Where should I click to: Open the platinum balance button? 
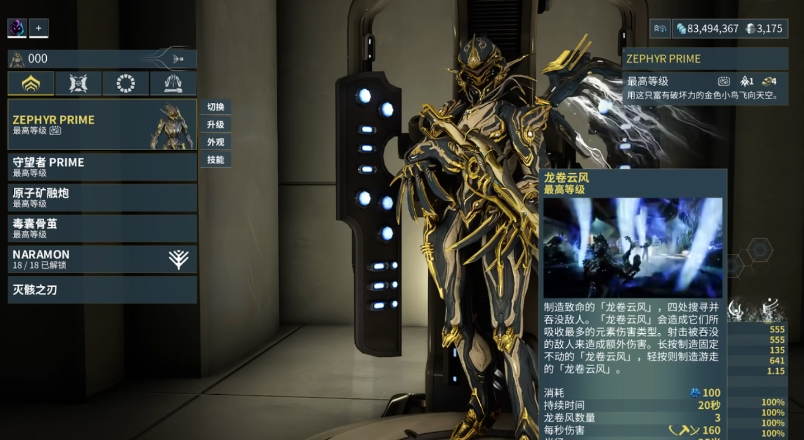(x=764, y=29)
